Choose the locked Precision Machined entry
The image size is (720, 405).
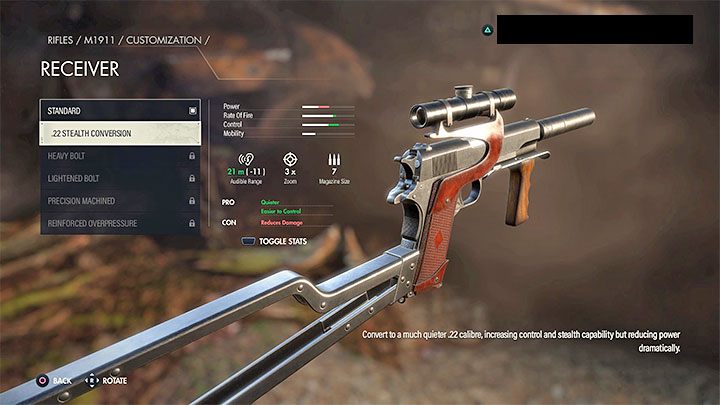(x=120, y=200)
